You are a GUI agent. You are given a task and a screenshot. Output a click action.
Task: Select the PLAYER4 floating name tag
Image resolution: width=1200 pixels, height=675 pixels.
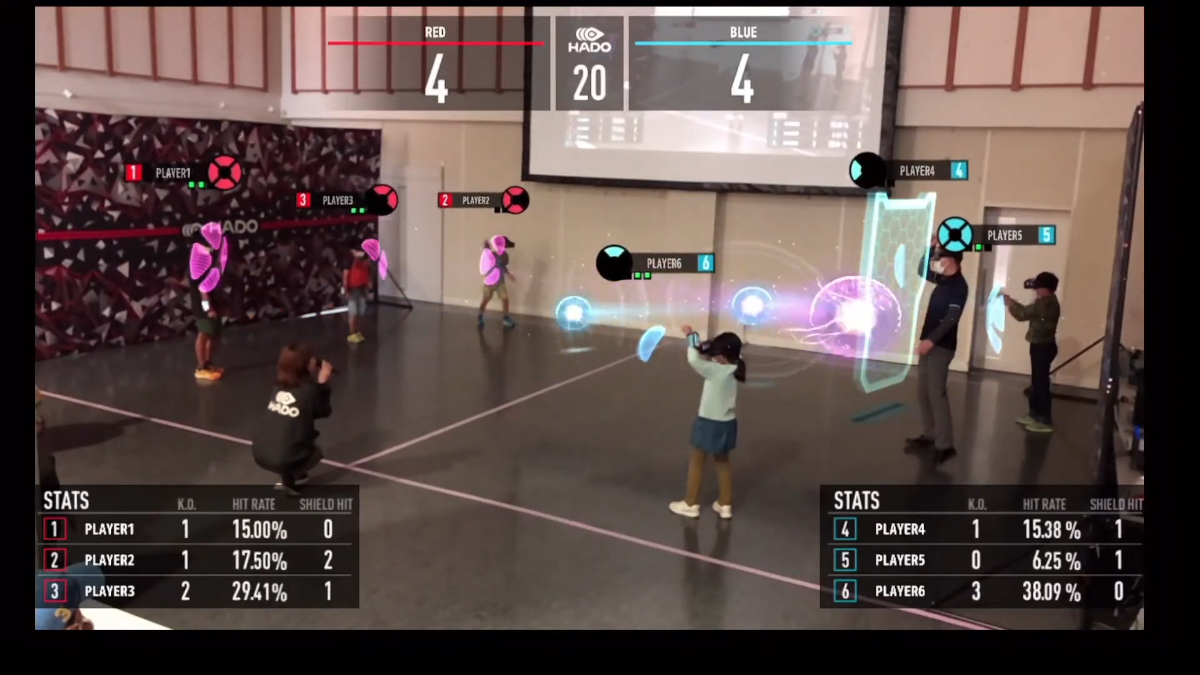click(x=916, y=171)
